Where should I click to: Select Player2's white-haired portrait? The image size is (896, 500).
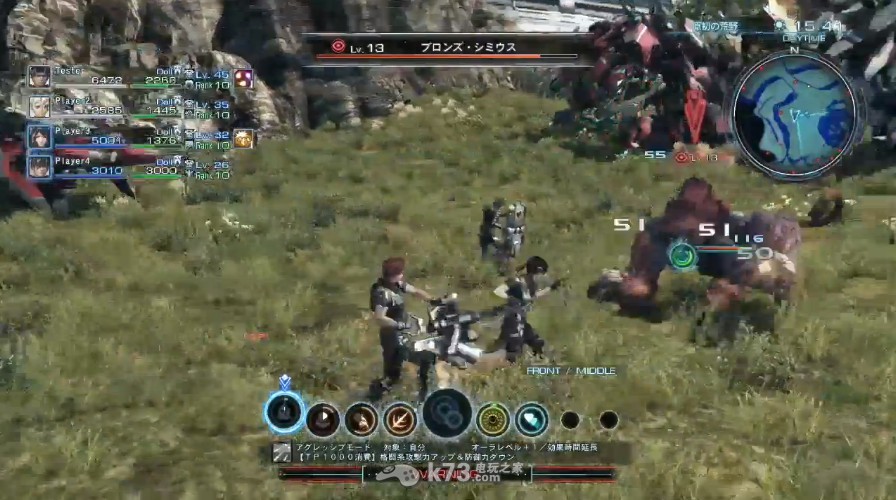[39, 106]
